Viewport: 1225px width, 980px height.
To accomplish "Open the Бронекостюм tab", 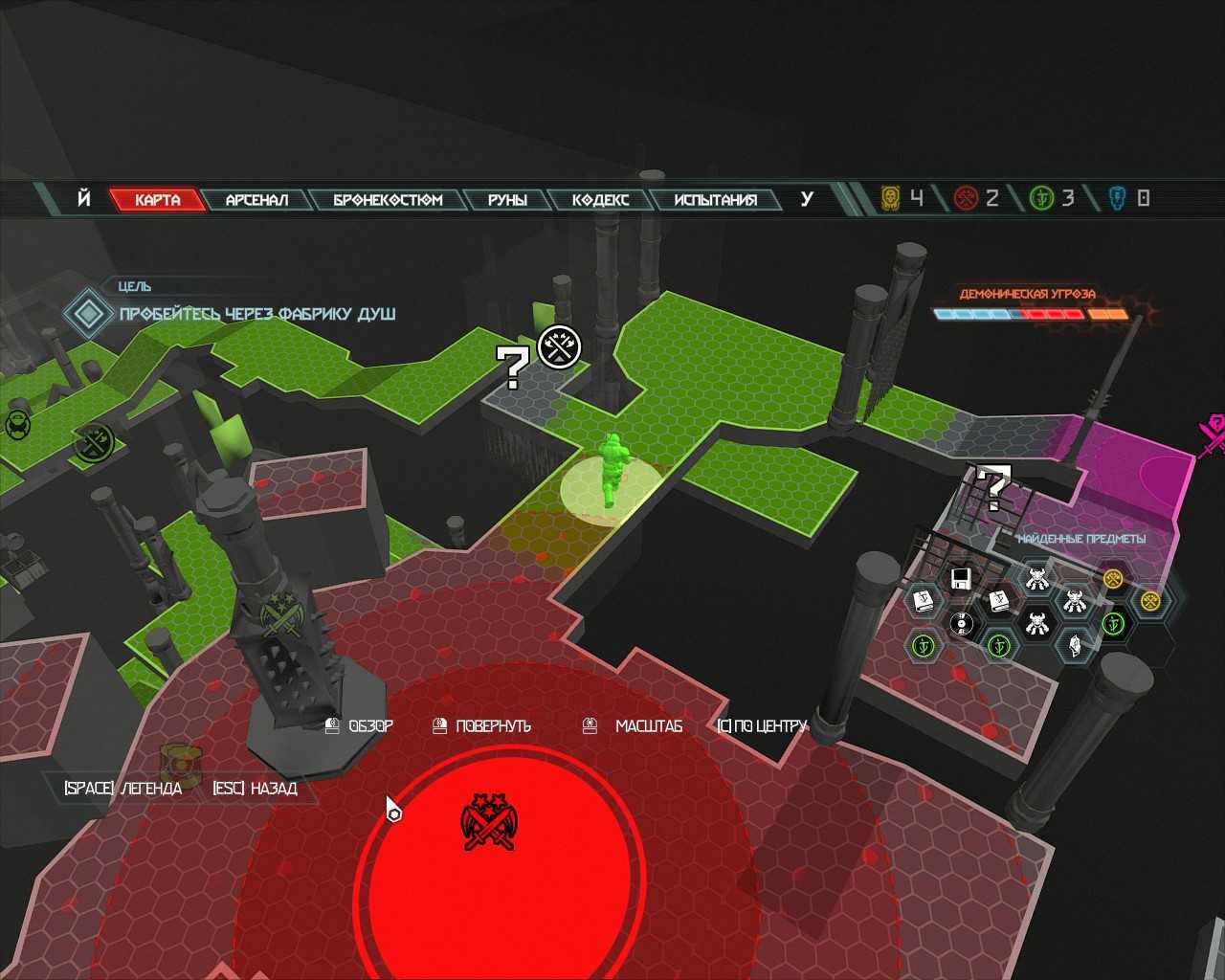I will (388, 199).
